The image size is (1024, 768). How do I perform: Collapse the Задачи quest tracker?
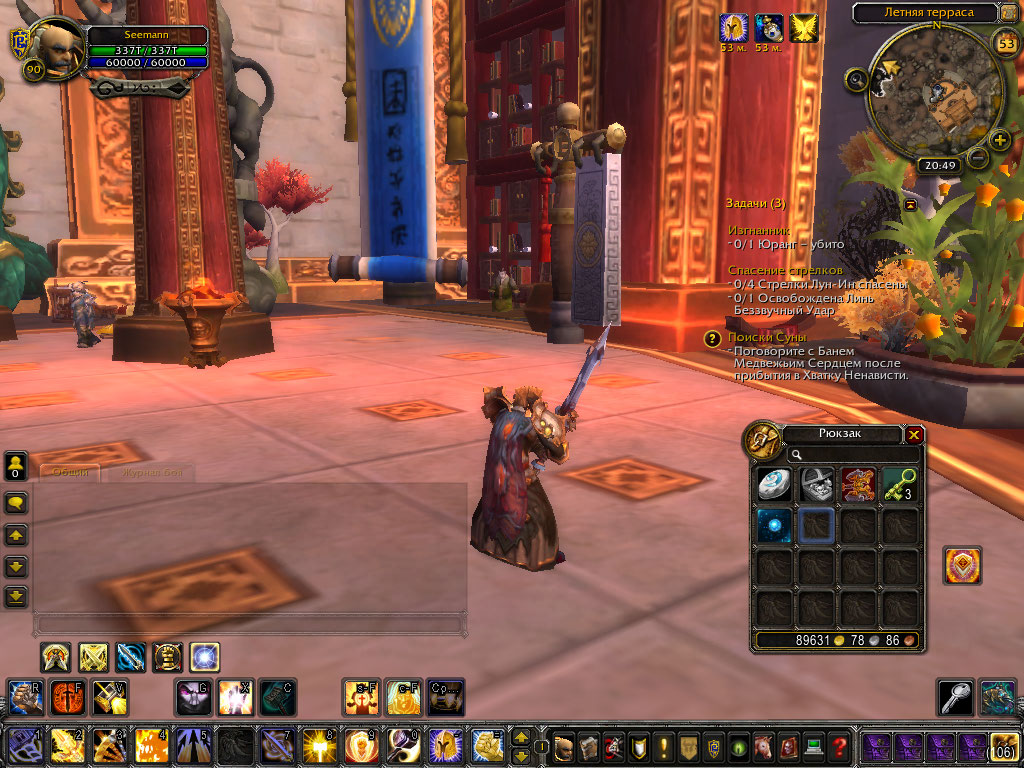coord(912,204)
